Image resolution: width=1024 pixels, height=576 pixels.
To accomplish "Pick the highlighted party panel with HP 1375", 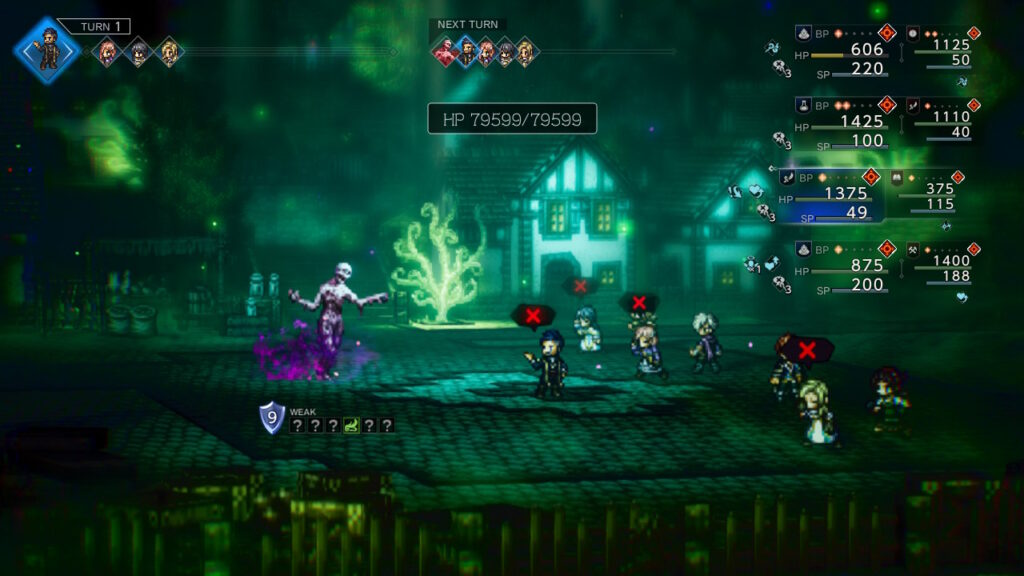I will 830,194.
